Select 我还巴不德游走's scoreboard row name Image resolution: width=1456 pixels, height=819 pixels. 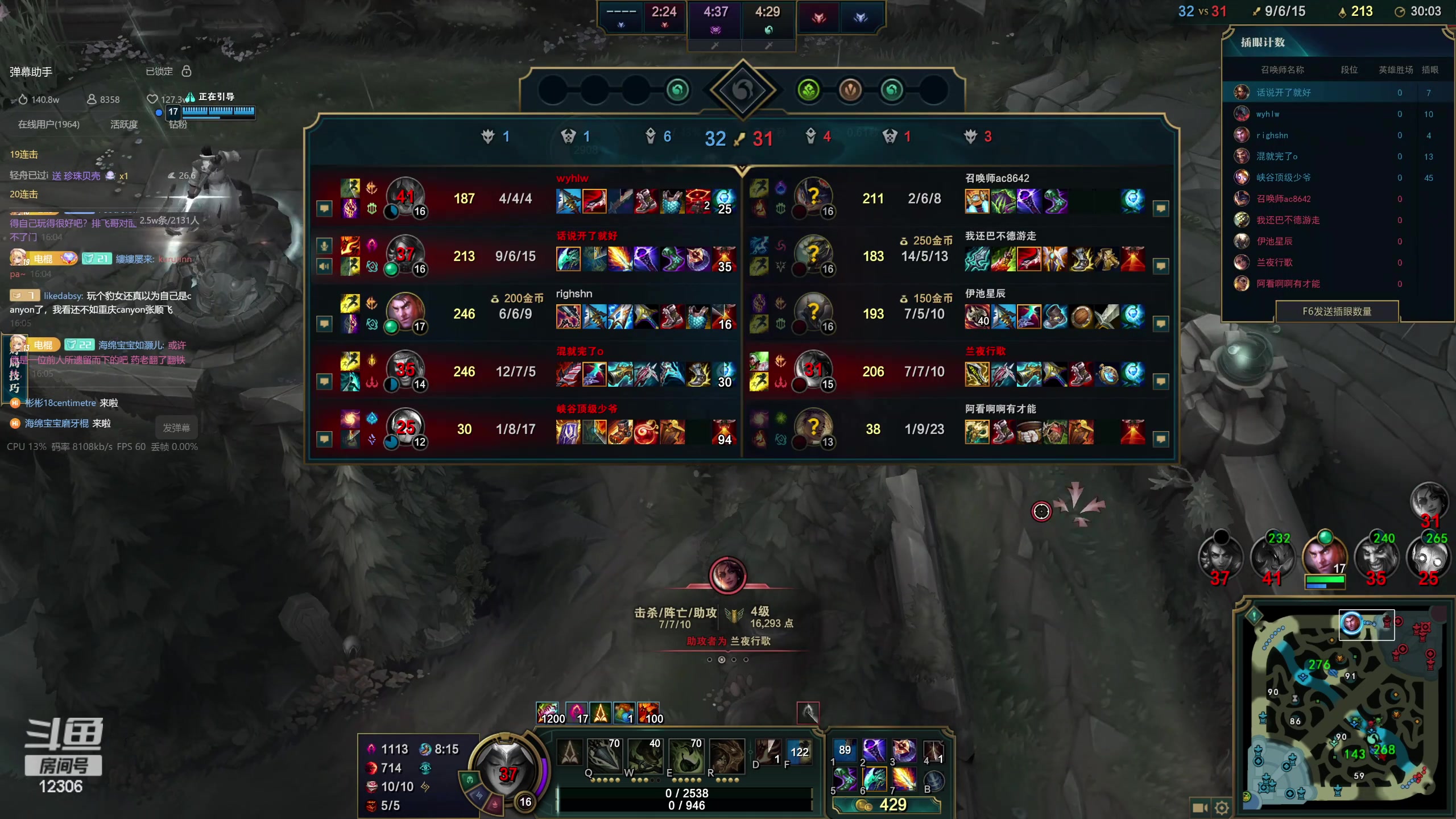point(1000,236)
